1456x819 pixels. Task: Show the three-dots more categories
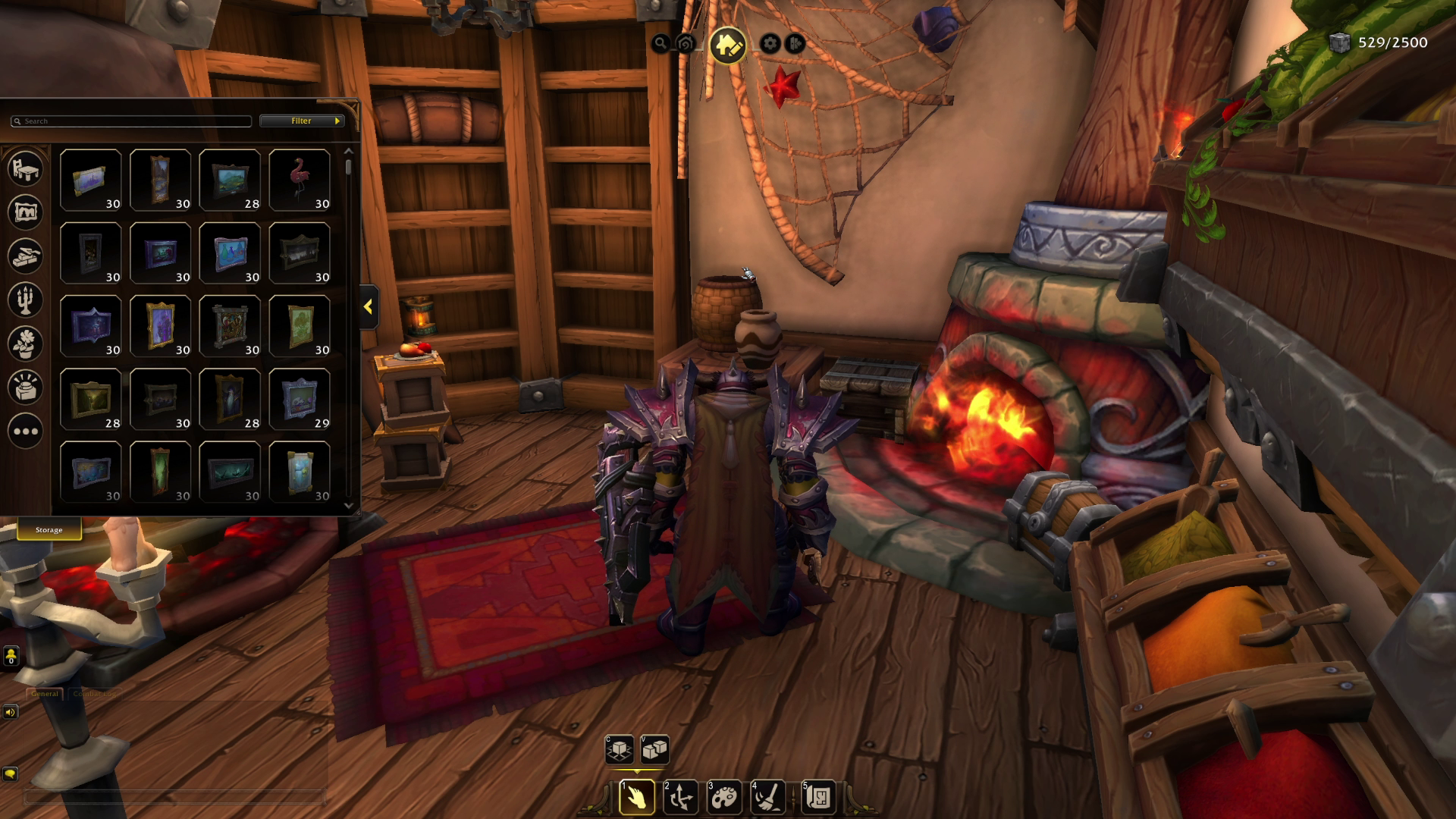click(25, 431)
